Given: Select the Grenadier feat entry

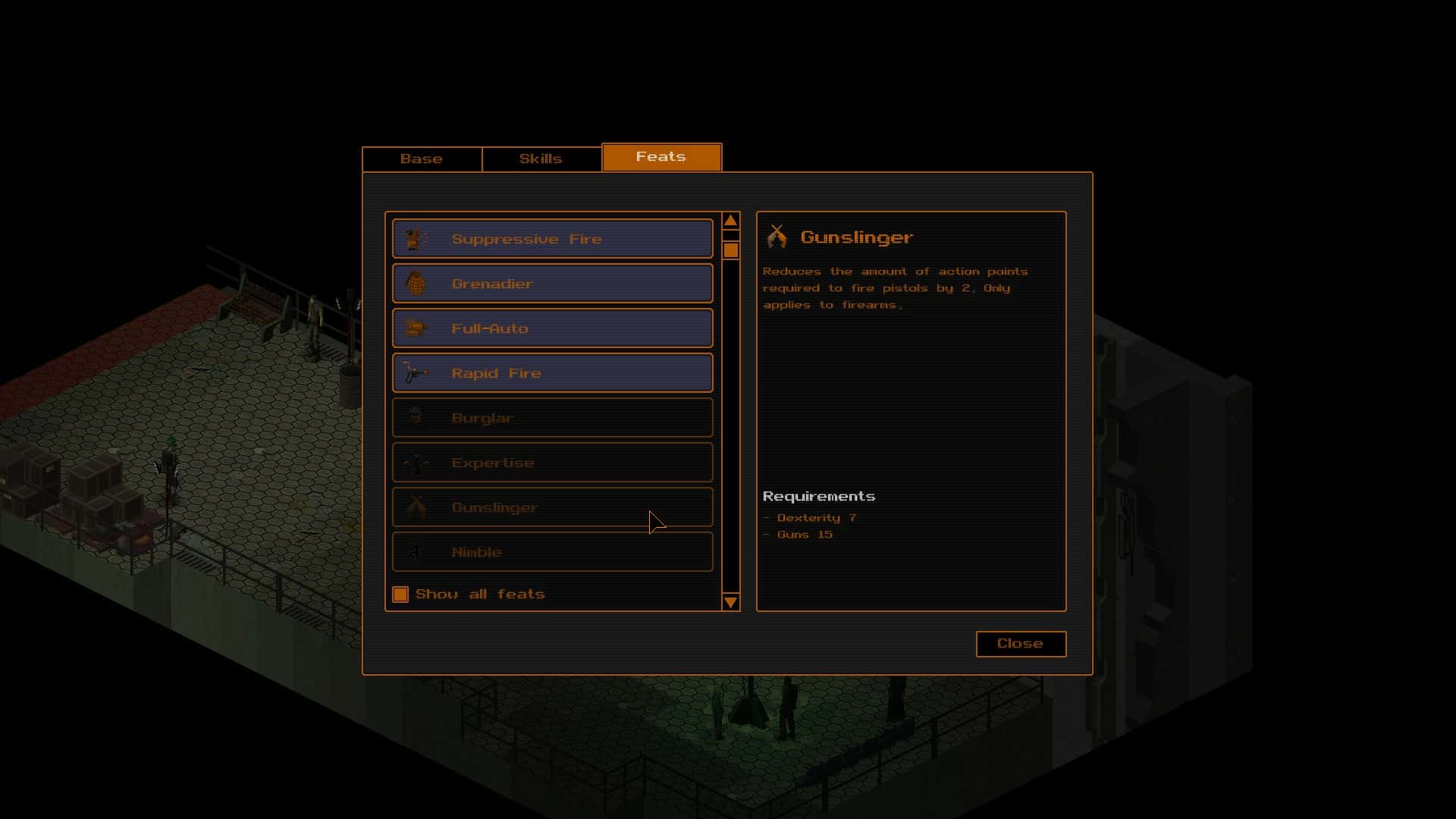Looking at the screenshot, I should point(552,283).
